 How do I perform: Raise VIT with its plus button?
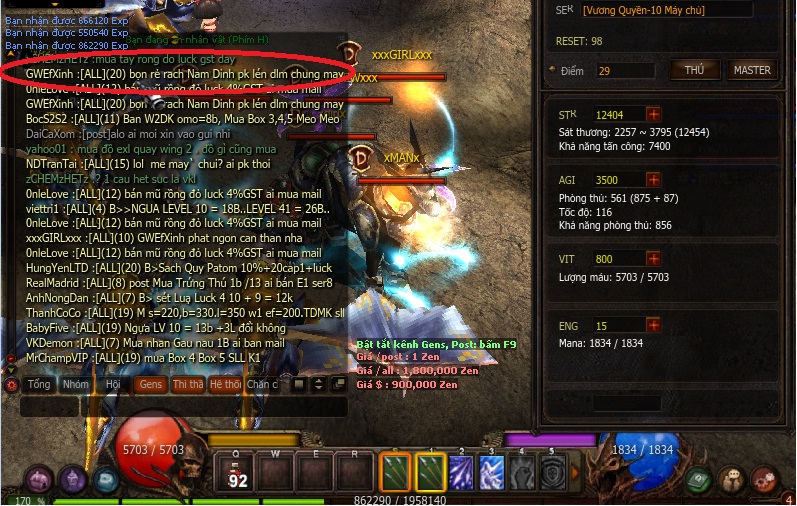653,260
